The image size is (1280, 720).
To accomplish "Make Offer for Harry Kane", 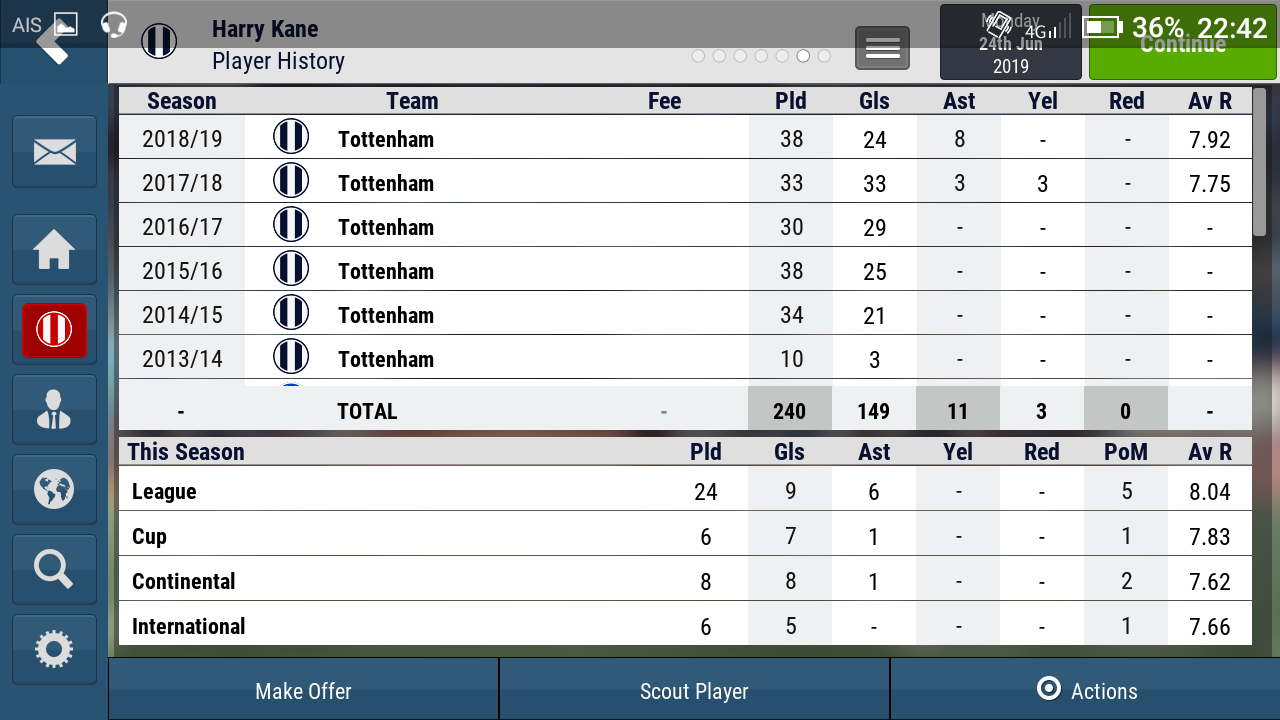I will (x=303, y=691).
